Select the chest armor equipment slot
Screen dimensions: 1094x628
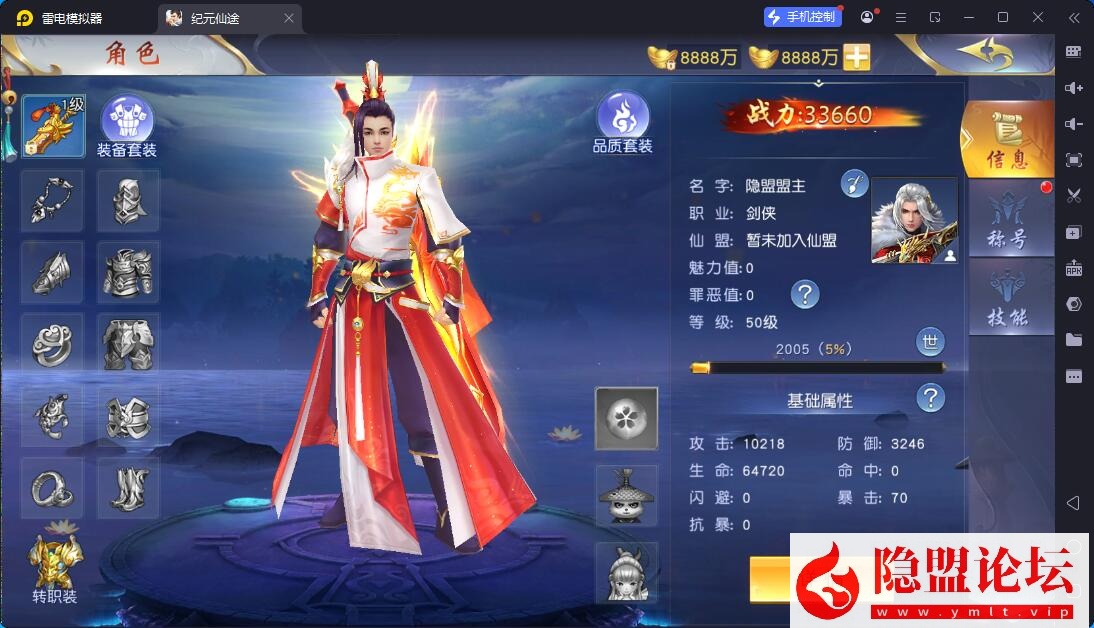[128, 272]
